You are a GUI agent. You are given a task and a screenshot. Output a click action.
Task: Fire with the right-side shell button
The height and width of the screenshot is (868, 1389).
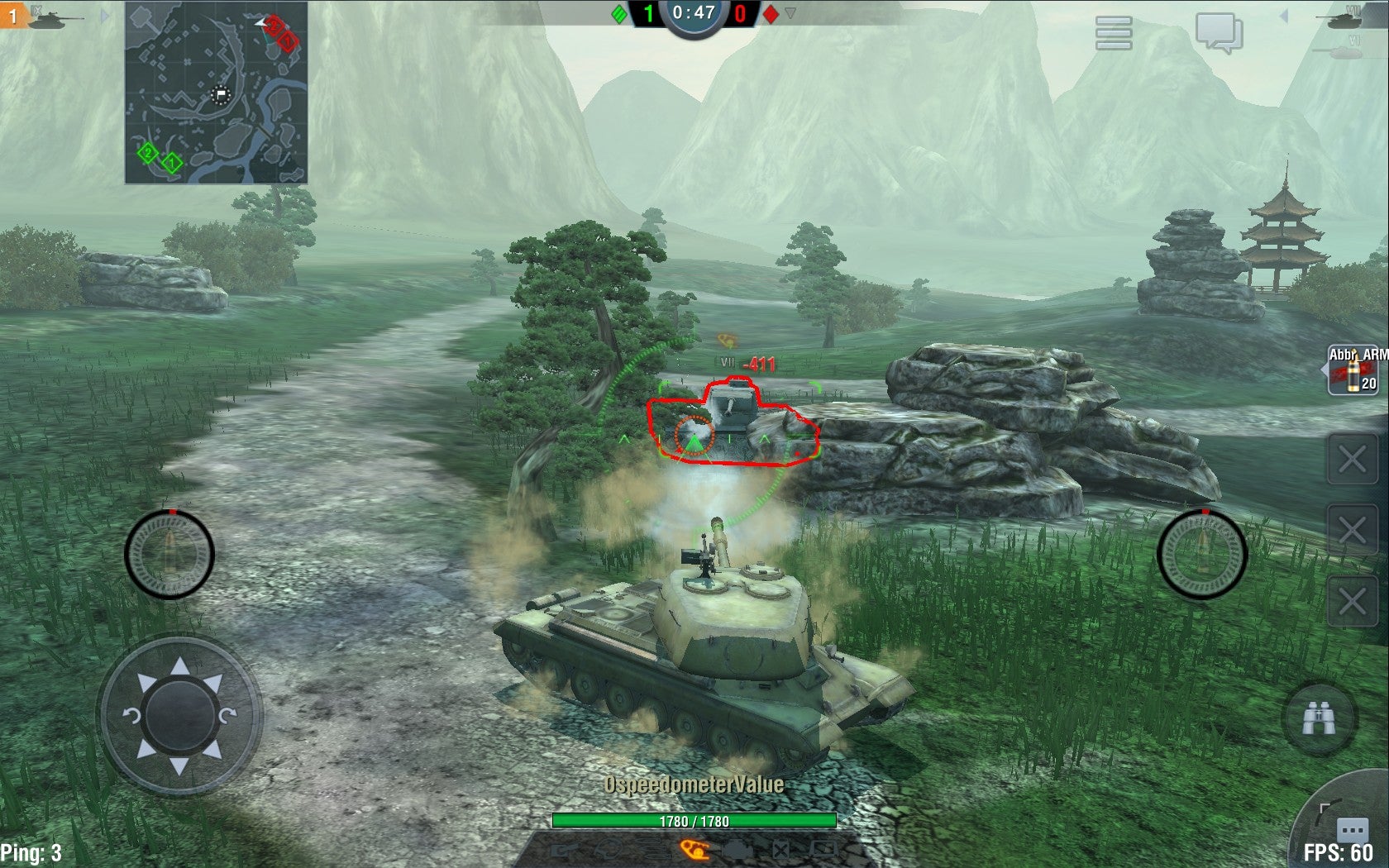pos(1201,554)
